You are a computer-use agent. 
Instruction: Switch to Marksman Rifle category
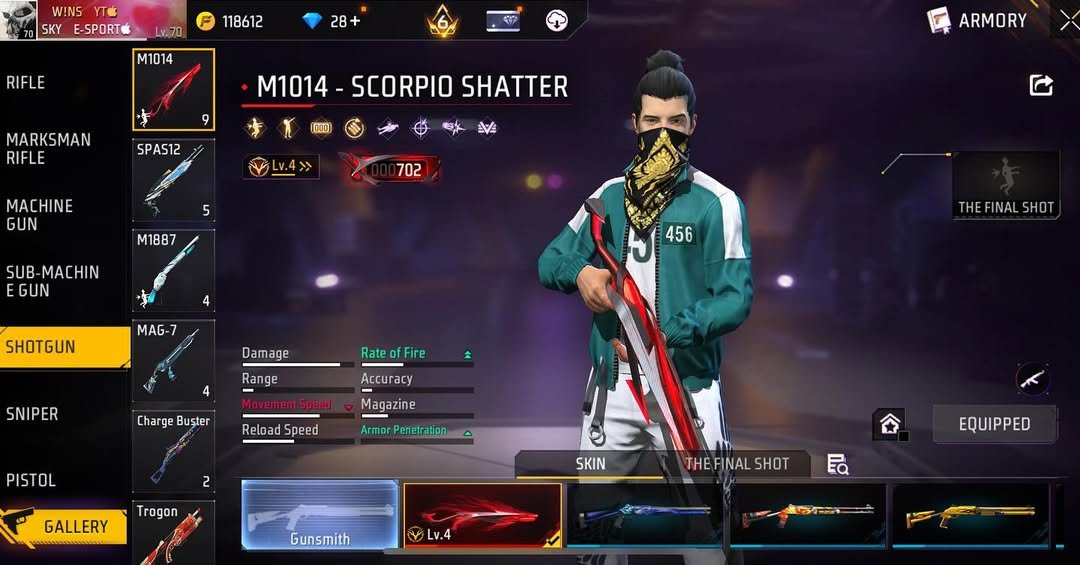(48, 149)
